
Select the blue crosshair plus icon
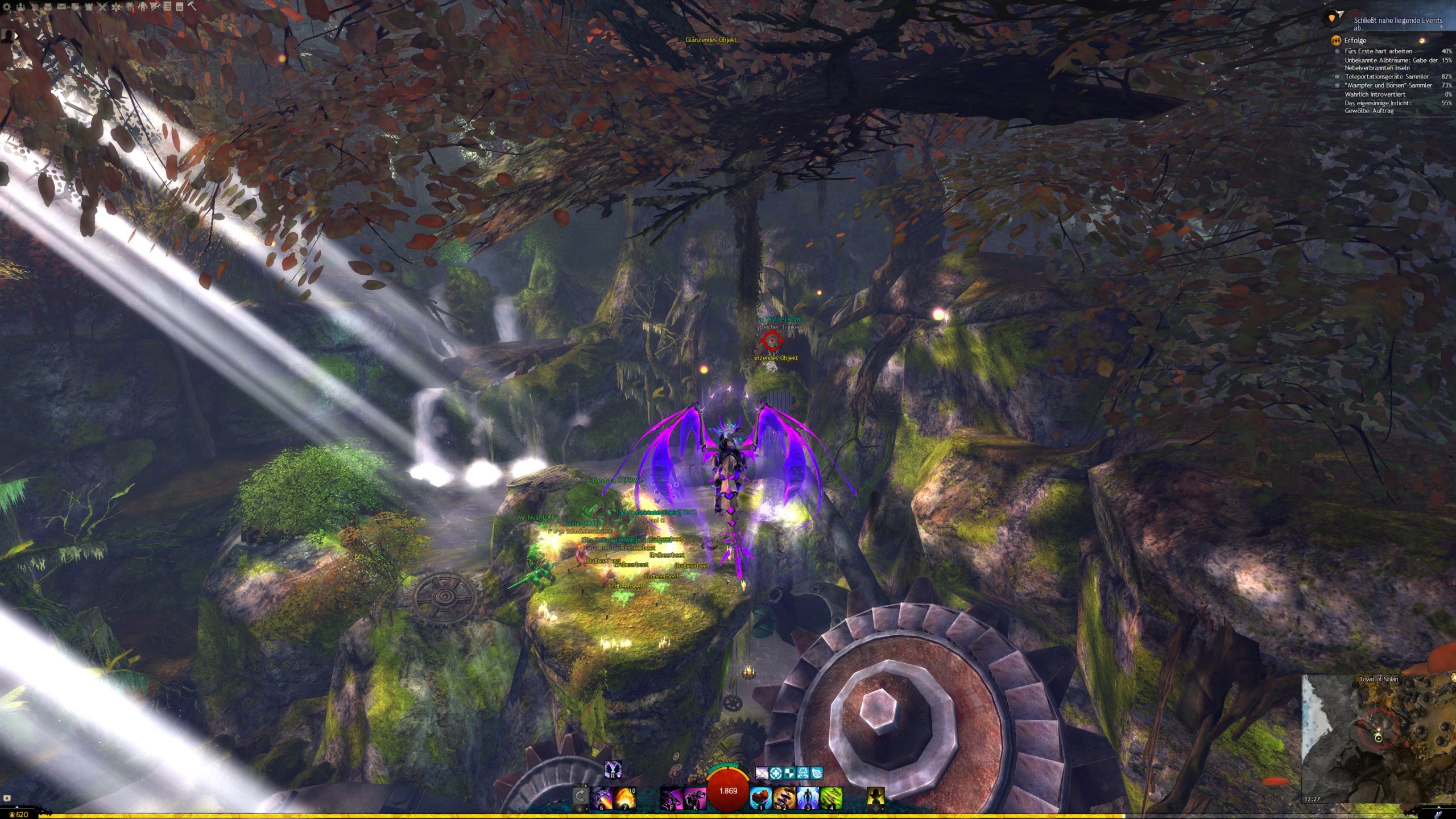(775, 773)
